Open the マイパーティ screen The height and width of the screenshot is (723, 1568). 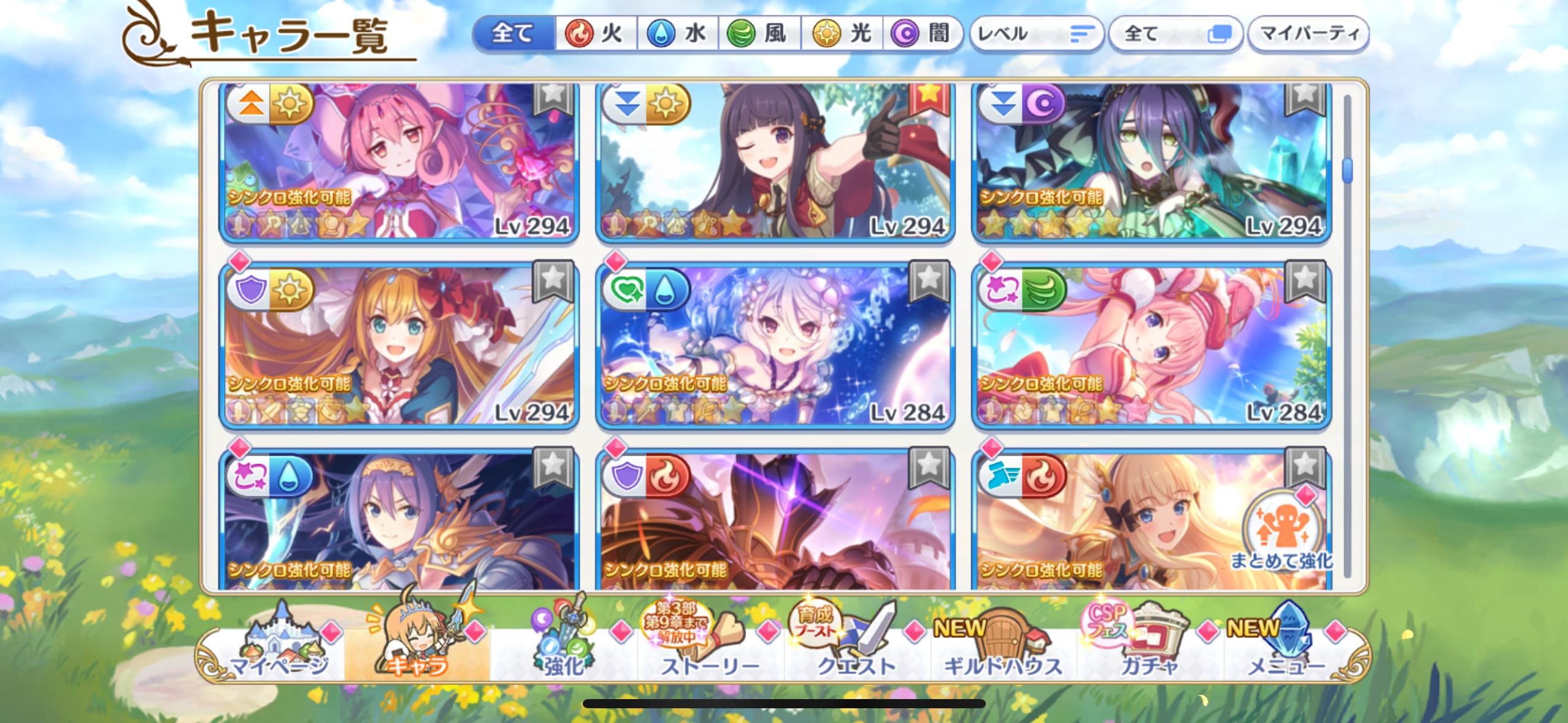tap(1308, 34)
